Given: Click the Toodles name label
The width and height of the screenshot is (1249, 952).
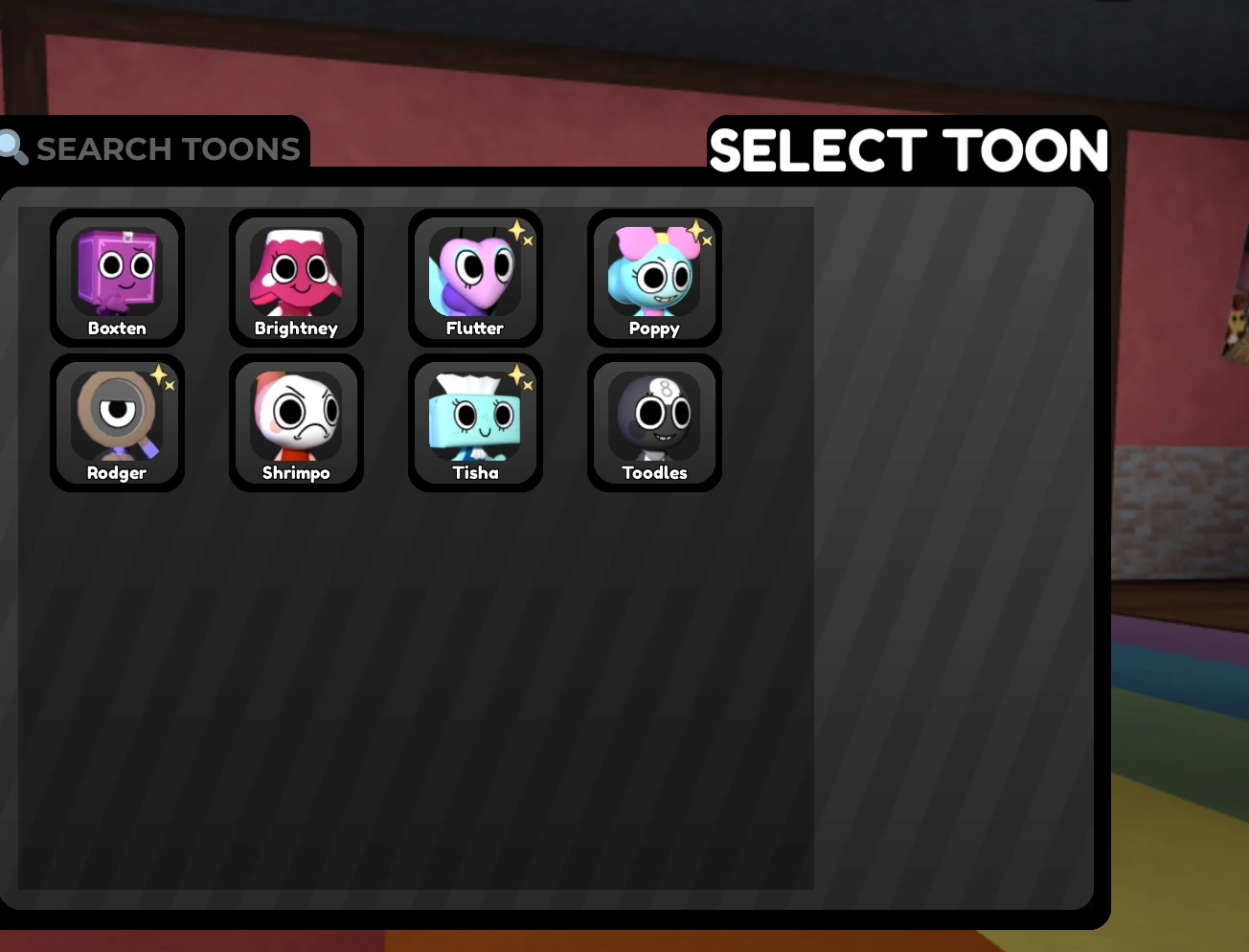Looking at the screenshot, I should coord(654,472).
